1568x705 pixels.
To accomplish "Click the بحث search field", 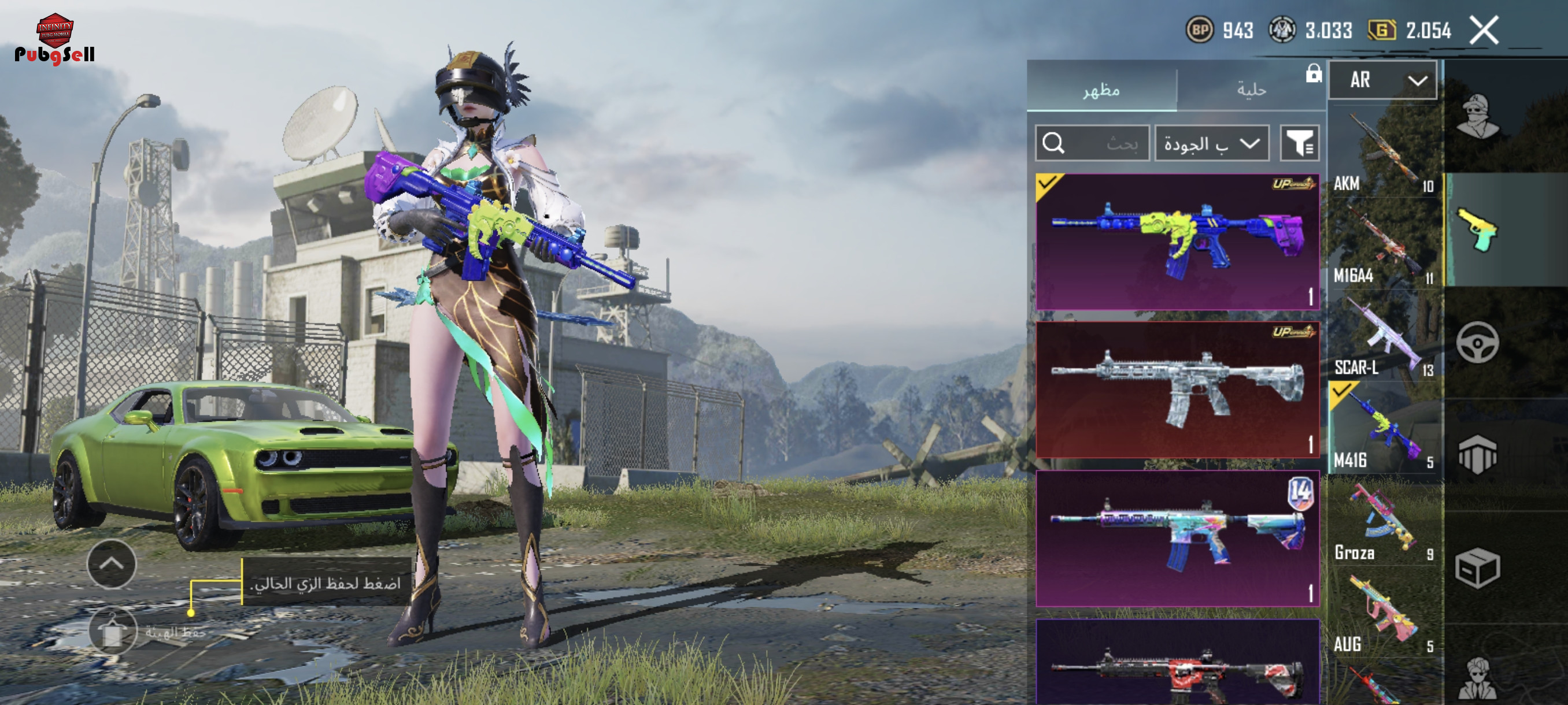I will click(x=1093, y=143).
